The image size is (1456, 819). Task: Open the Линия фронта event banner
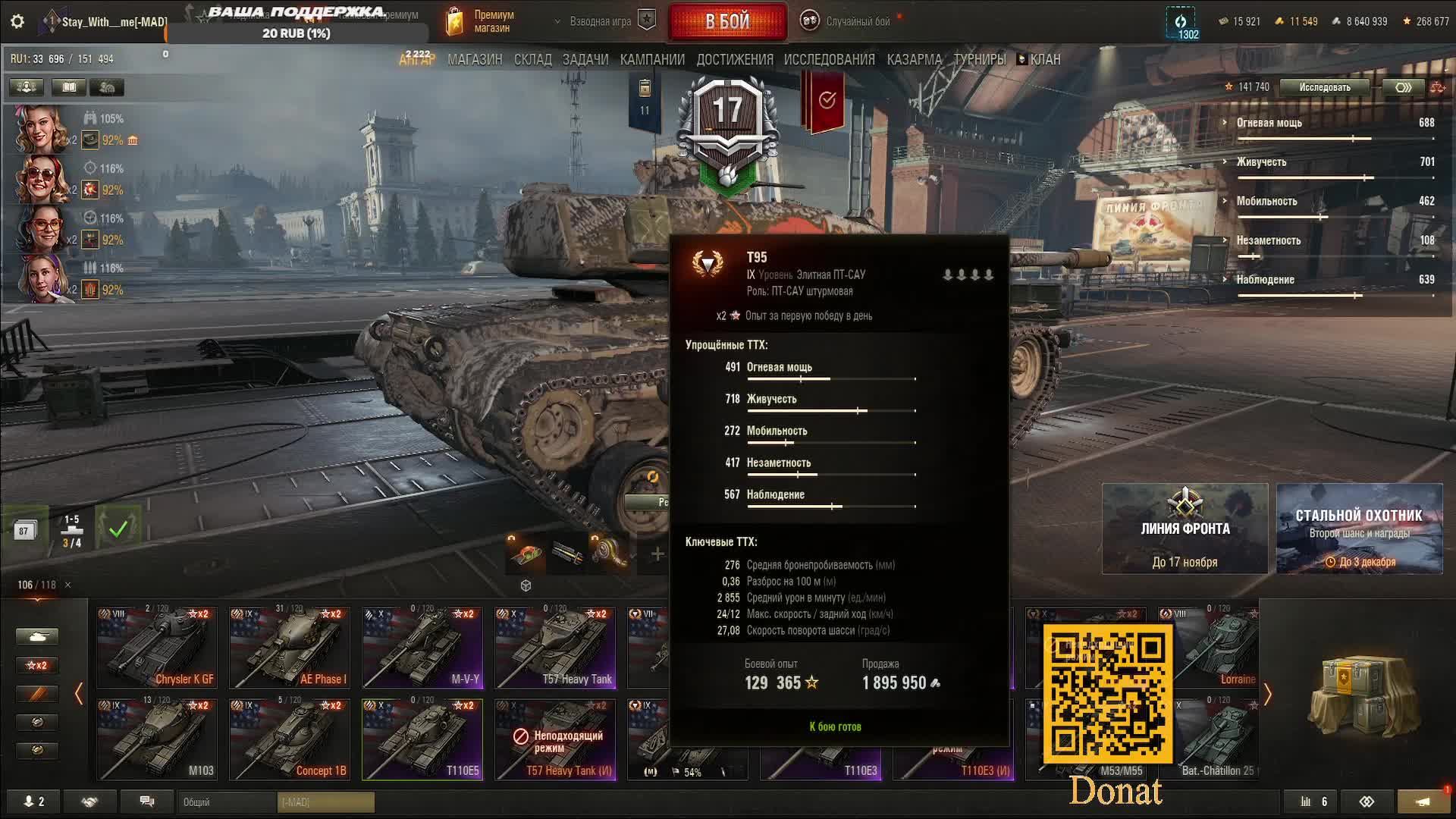1185,529
